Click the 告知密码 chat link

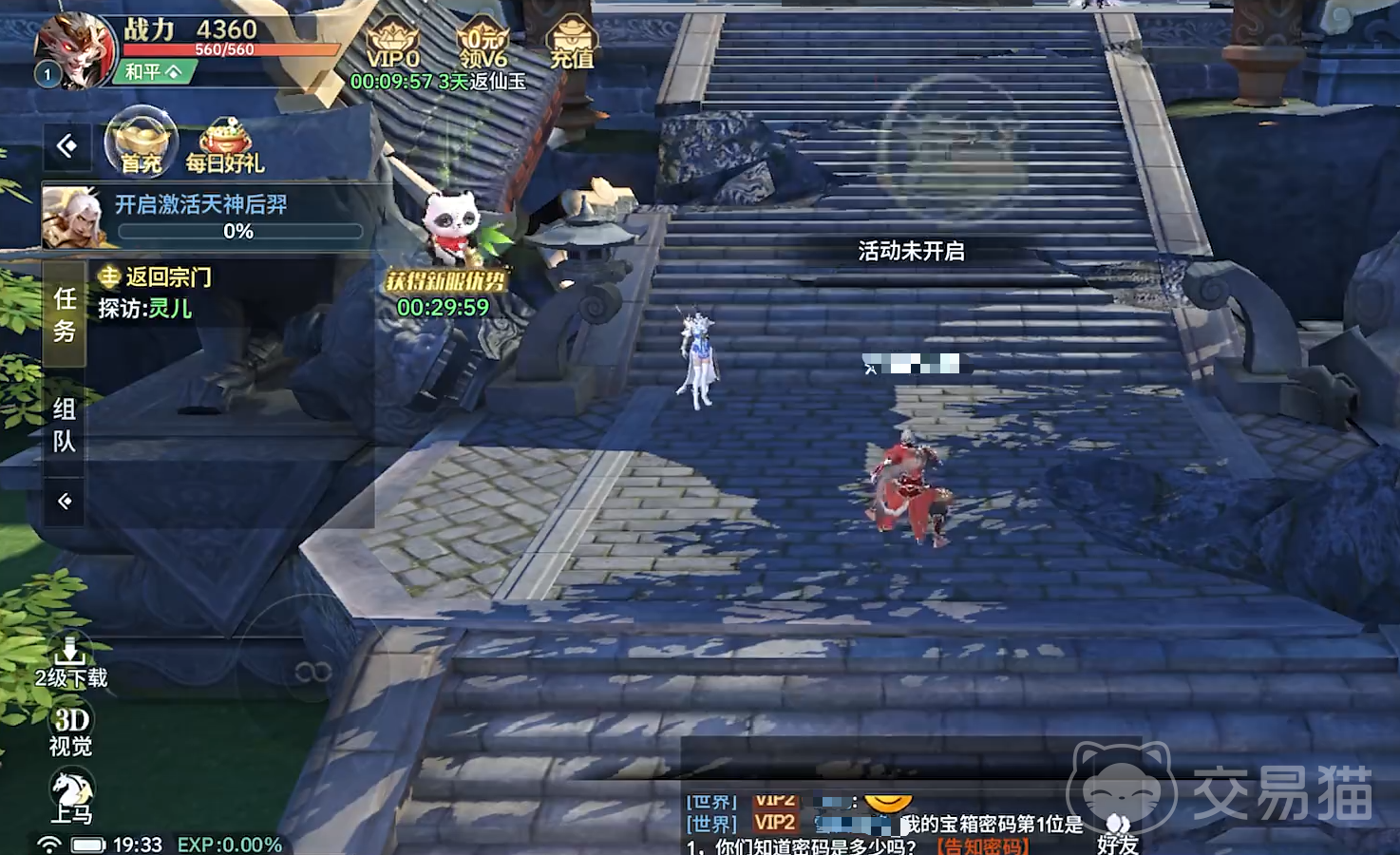[x=981, y=845]
